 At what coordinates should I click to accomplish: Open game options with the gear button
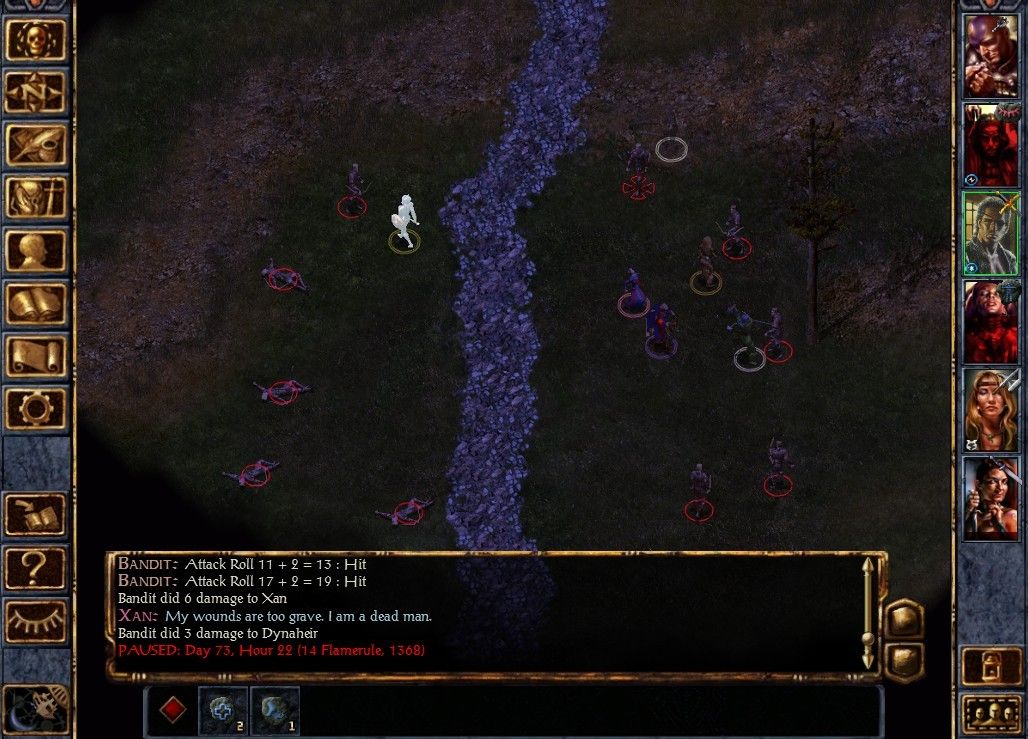pos(36,409)
